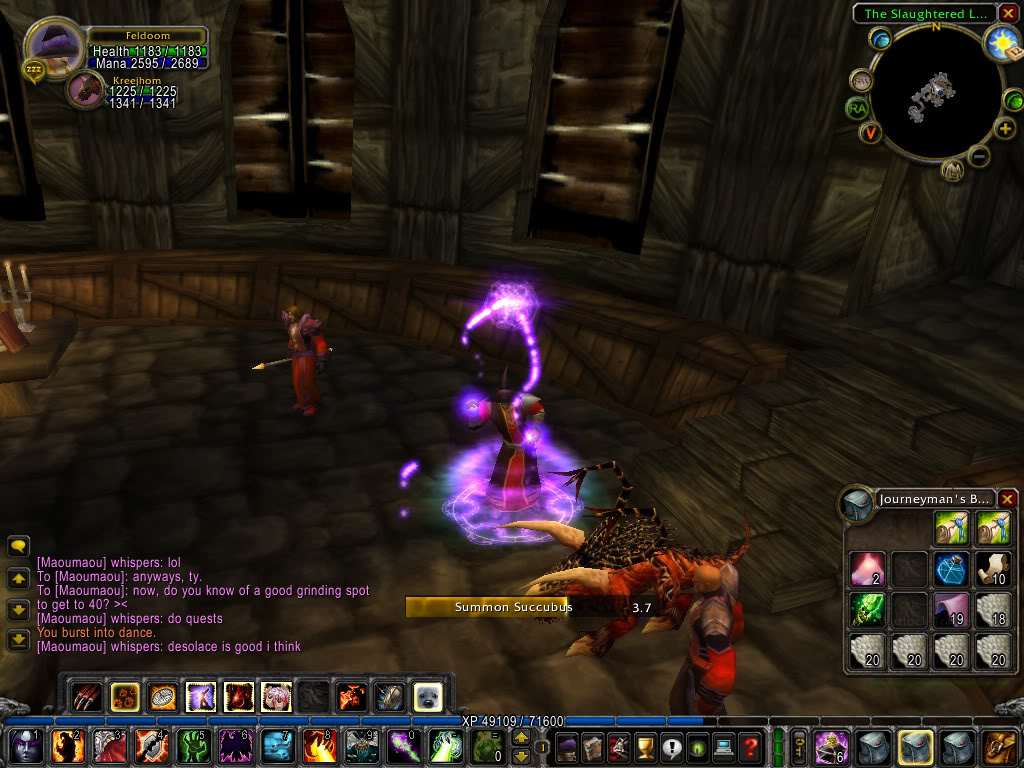Zoom in the minimap with plus button

(1005, 129)
